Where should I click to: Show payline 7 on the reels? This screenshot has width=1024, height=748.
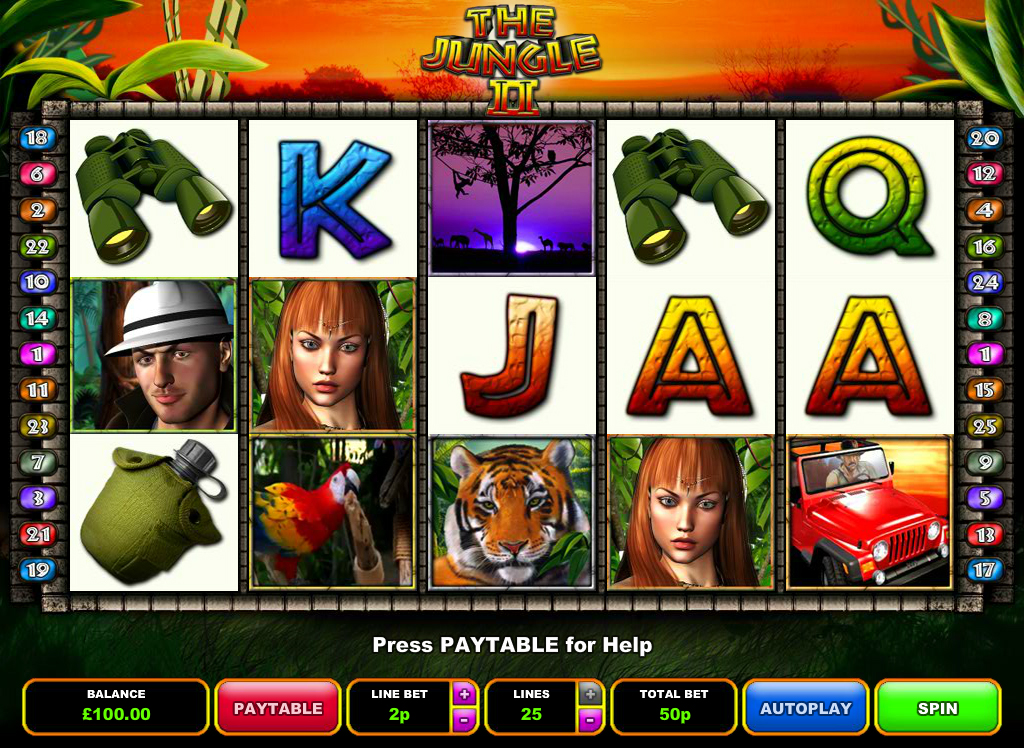[37, 462]
